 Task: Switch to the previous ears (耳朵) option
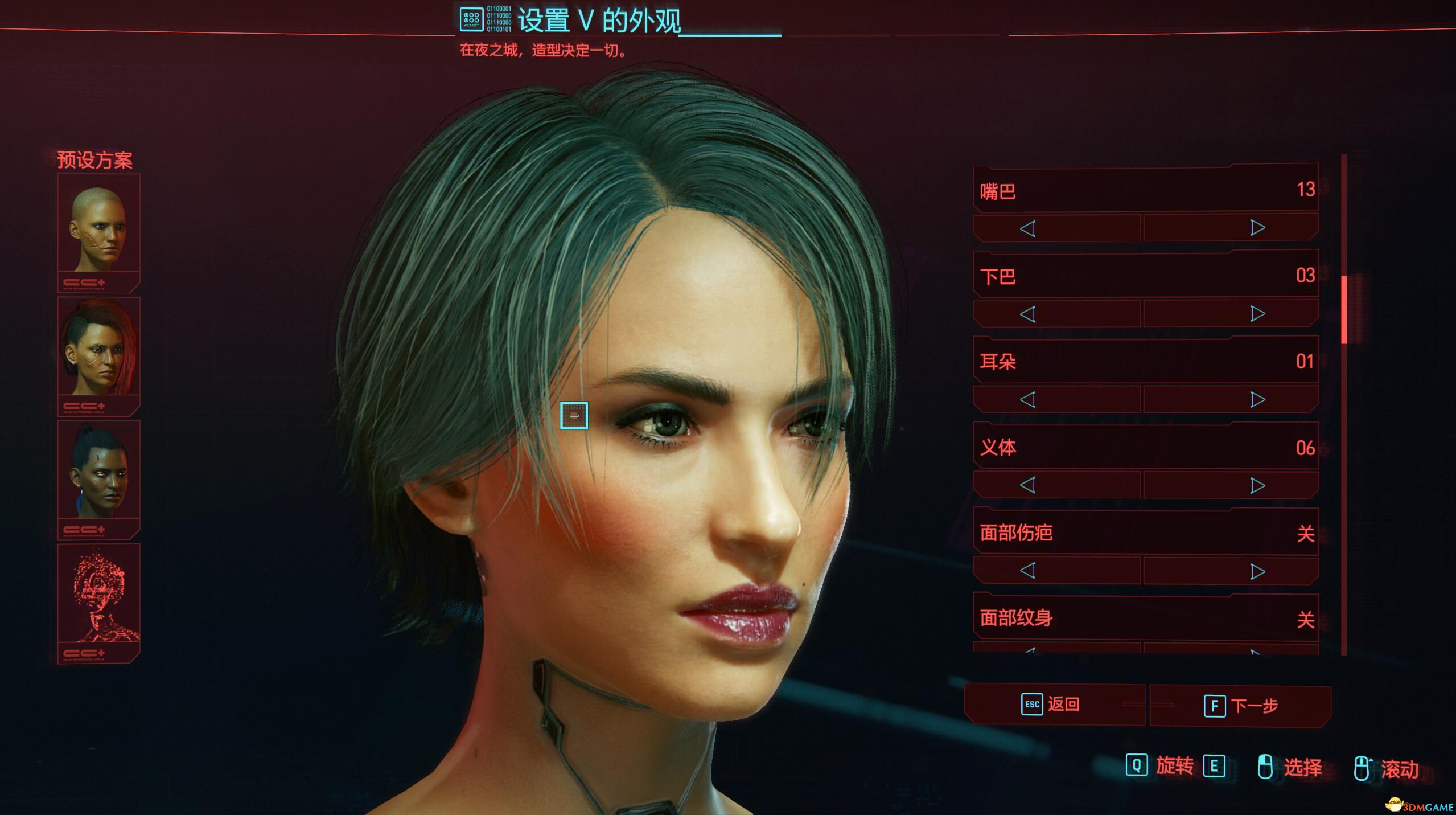tap(1028, 400)
